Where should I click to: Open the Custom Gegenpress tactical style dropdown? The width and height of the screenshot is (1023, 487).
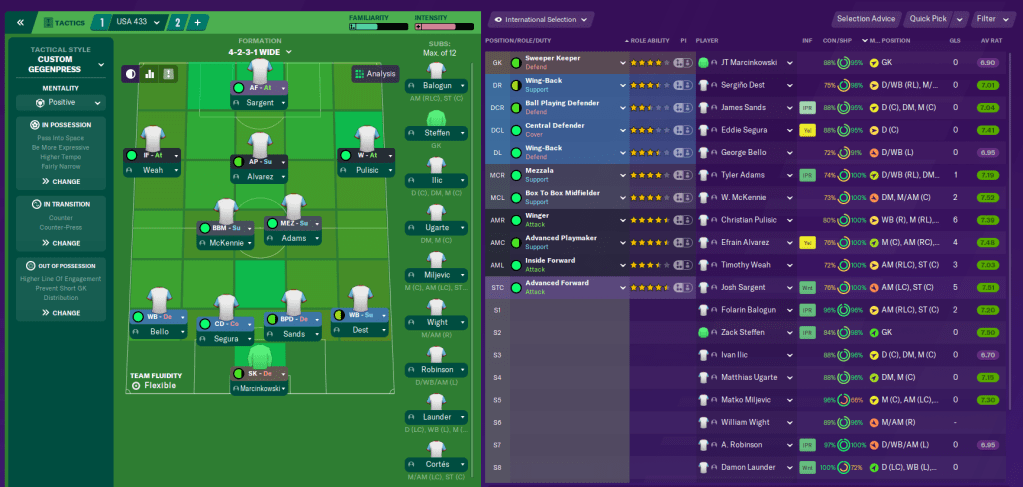(61, 66)
